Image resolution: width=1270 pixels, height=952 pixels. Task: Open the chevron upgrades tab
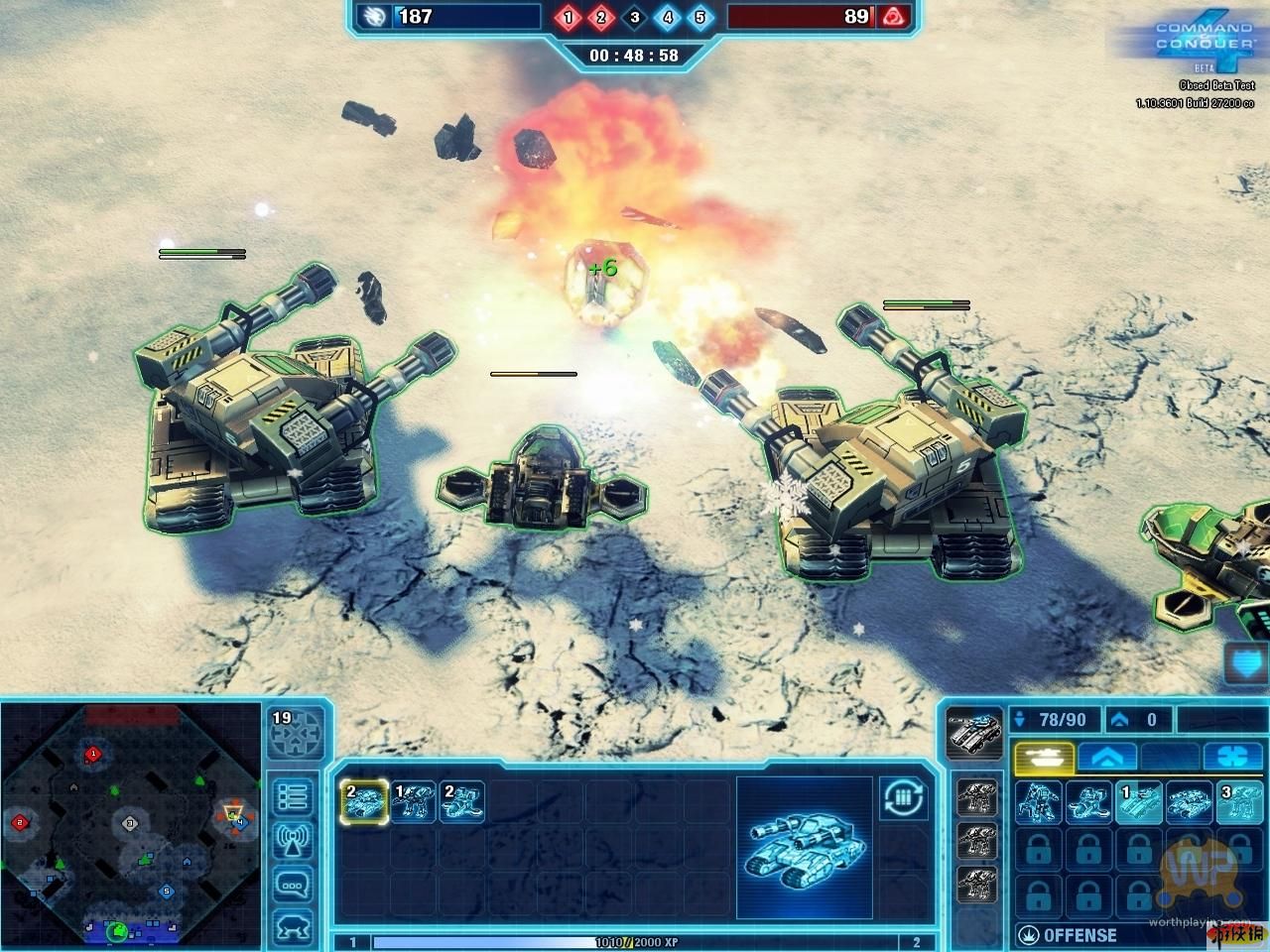pos(1106,757)
